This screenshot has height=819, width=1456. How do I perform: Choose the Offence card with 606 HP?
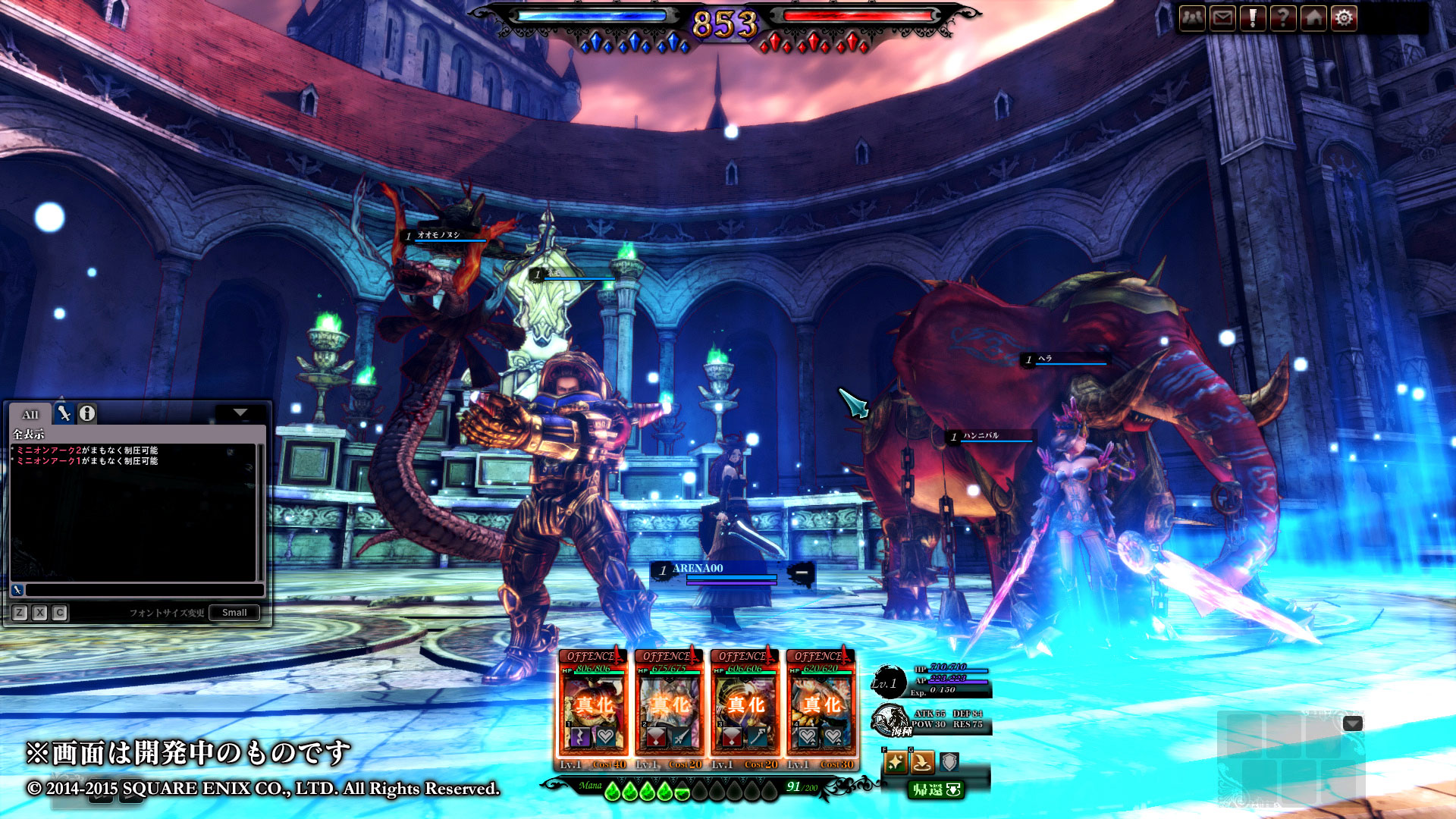click(745, 709)
